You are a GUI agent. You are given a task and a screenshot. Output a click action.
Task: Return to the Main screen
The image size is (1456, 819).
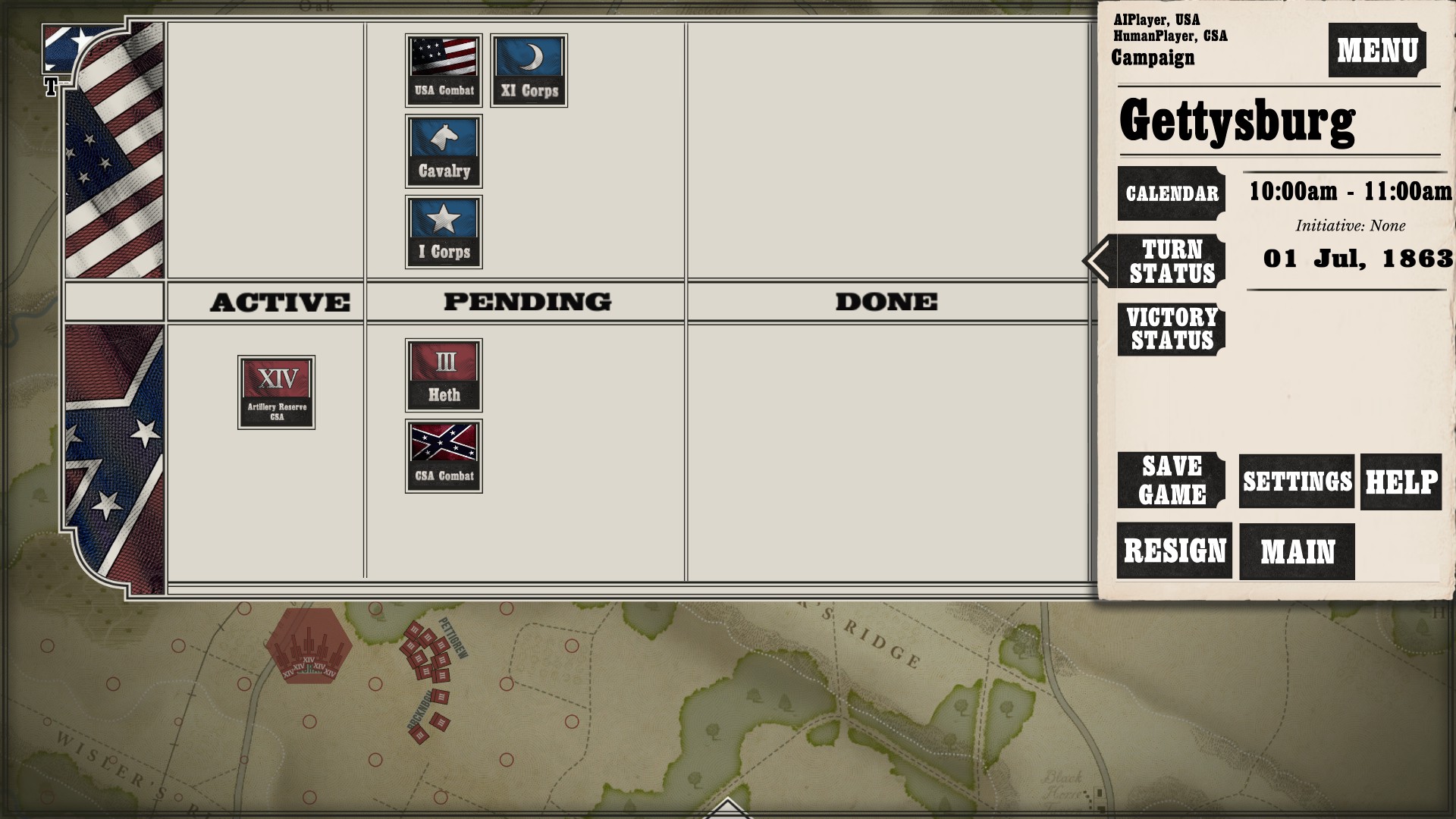[x=1297, y=551]
